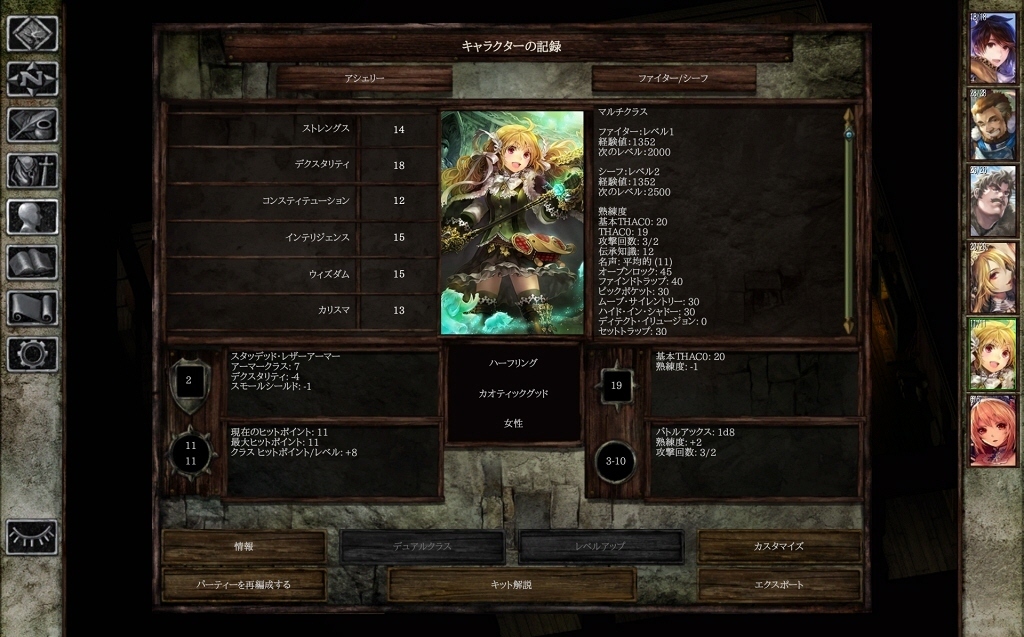Click エクスポート to export the character
1024x637 pixels.
click(x=779, y=584)
